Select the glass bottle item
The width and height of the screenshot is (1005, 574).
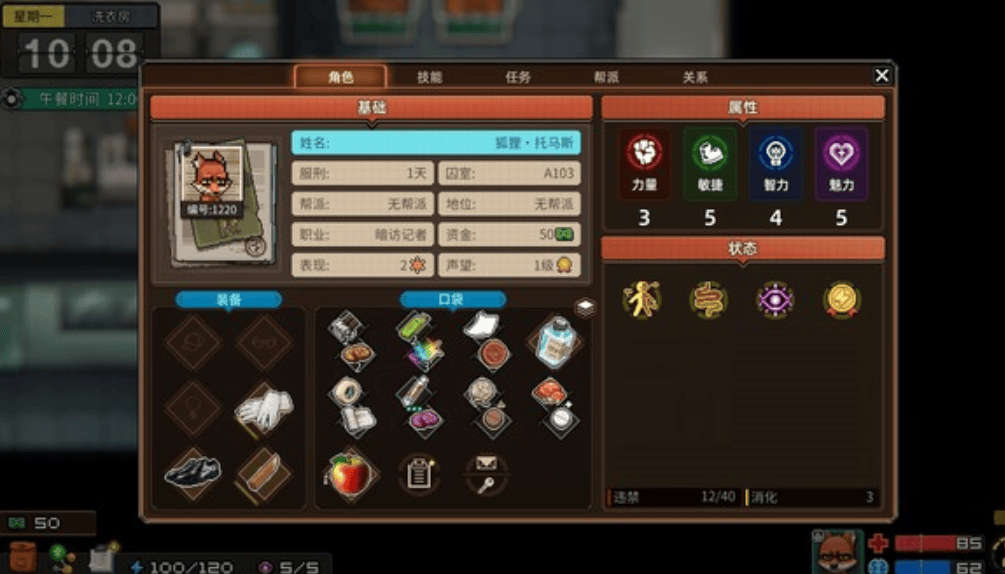(x=554, y=341)
